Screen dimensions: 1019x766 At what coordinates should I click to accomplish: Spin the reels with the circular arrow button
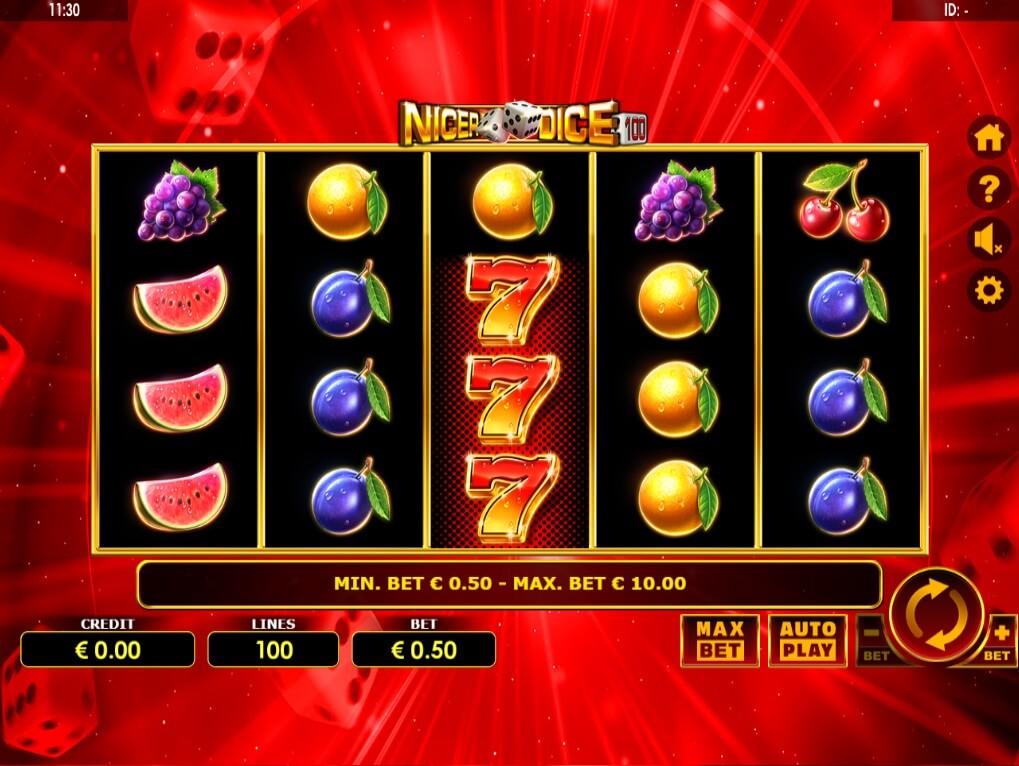click(x=936, y=615)
